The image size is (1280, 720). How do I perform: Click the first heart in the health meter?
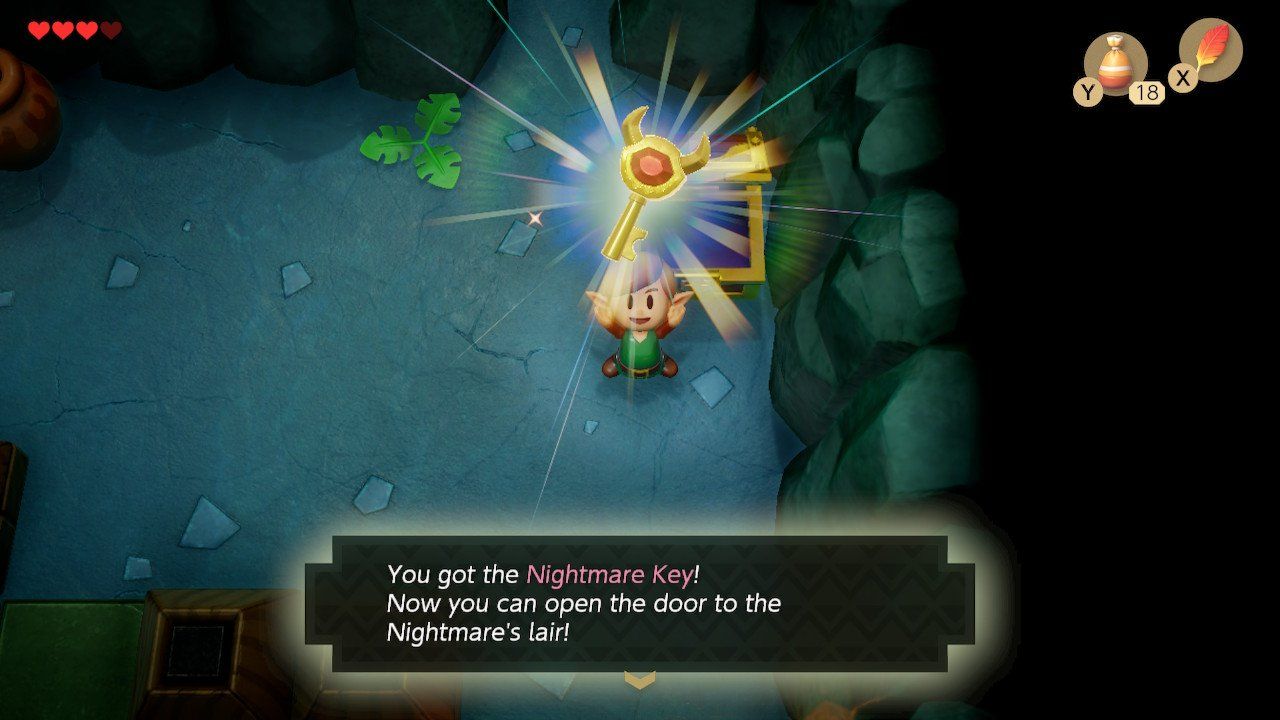point(38,28)
